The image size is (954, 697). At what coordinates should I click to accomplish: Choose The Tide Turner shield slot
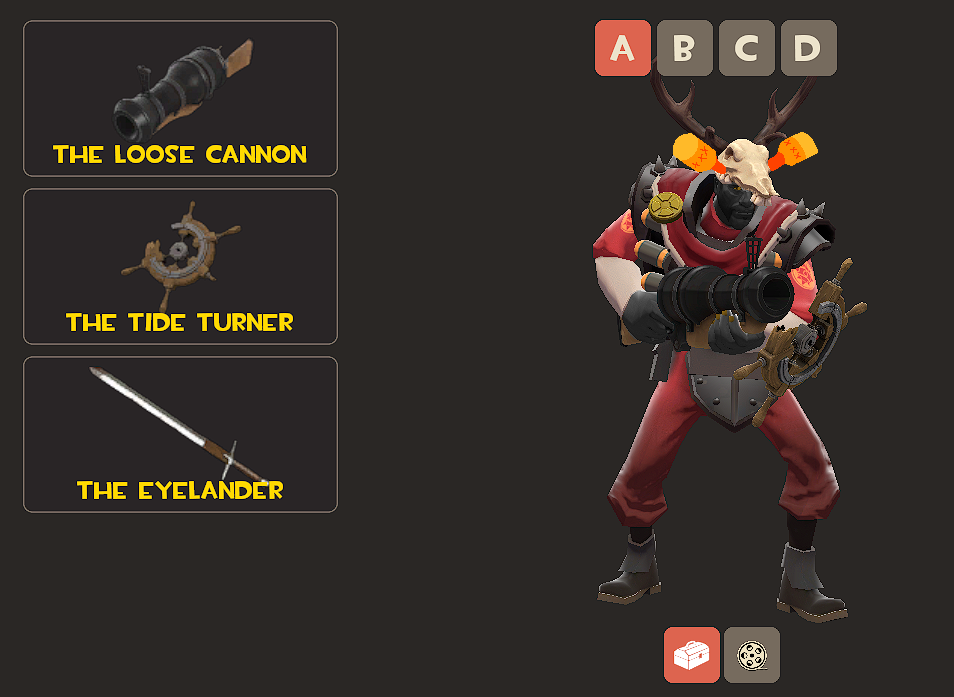180,267
